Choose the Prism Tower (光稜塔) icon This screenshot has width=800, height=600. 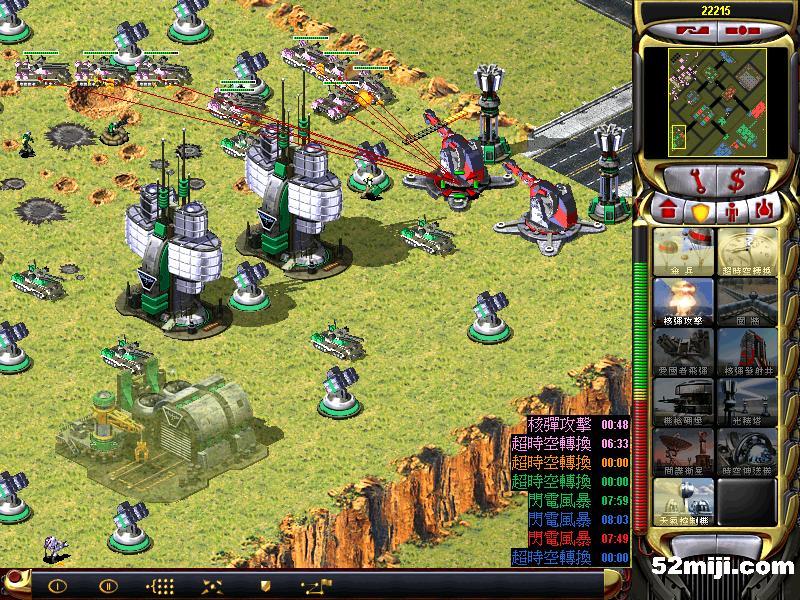(x=746, y=402)
